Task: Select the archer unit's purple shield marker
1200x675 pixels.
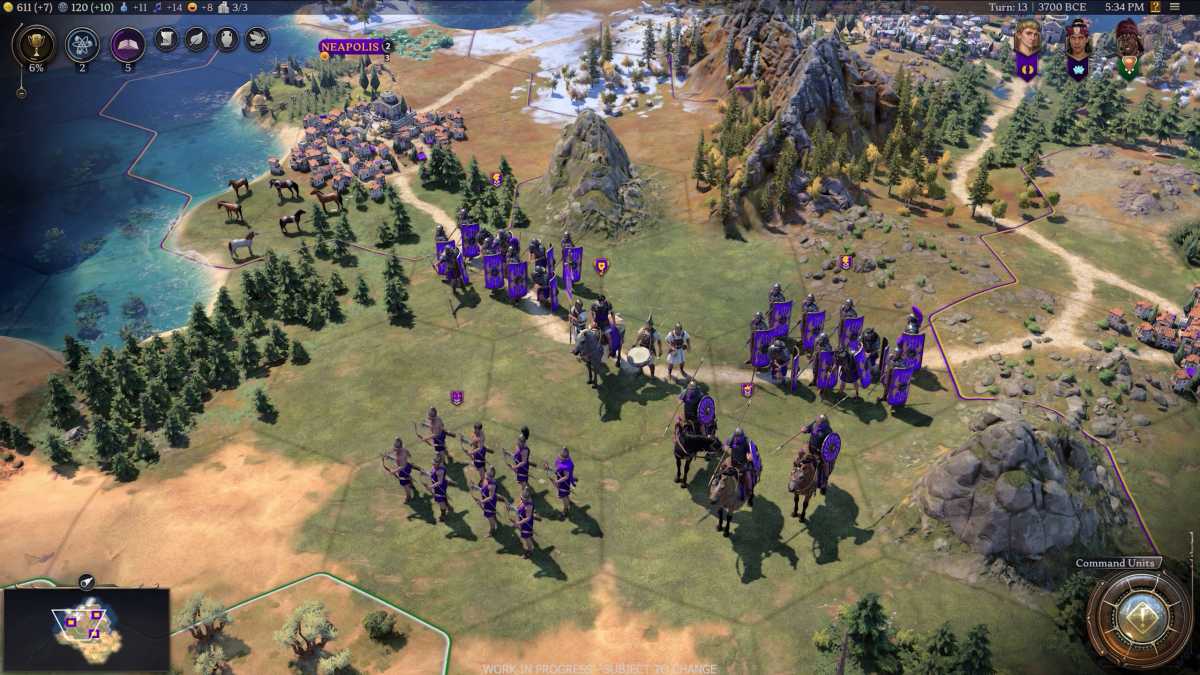Action: 457,397
